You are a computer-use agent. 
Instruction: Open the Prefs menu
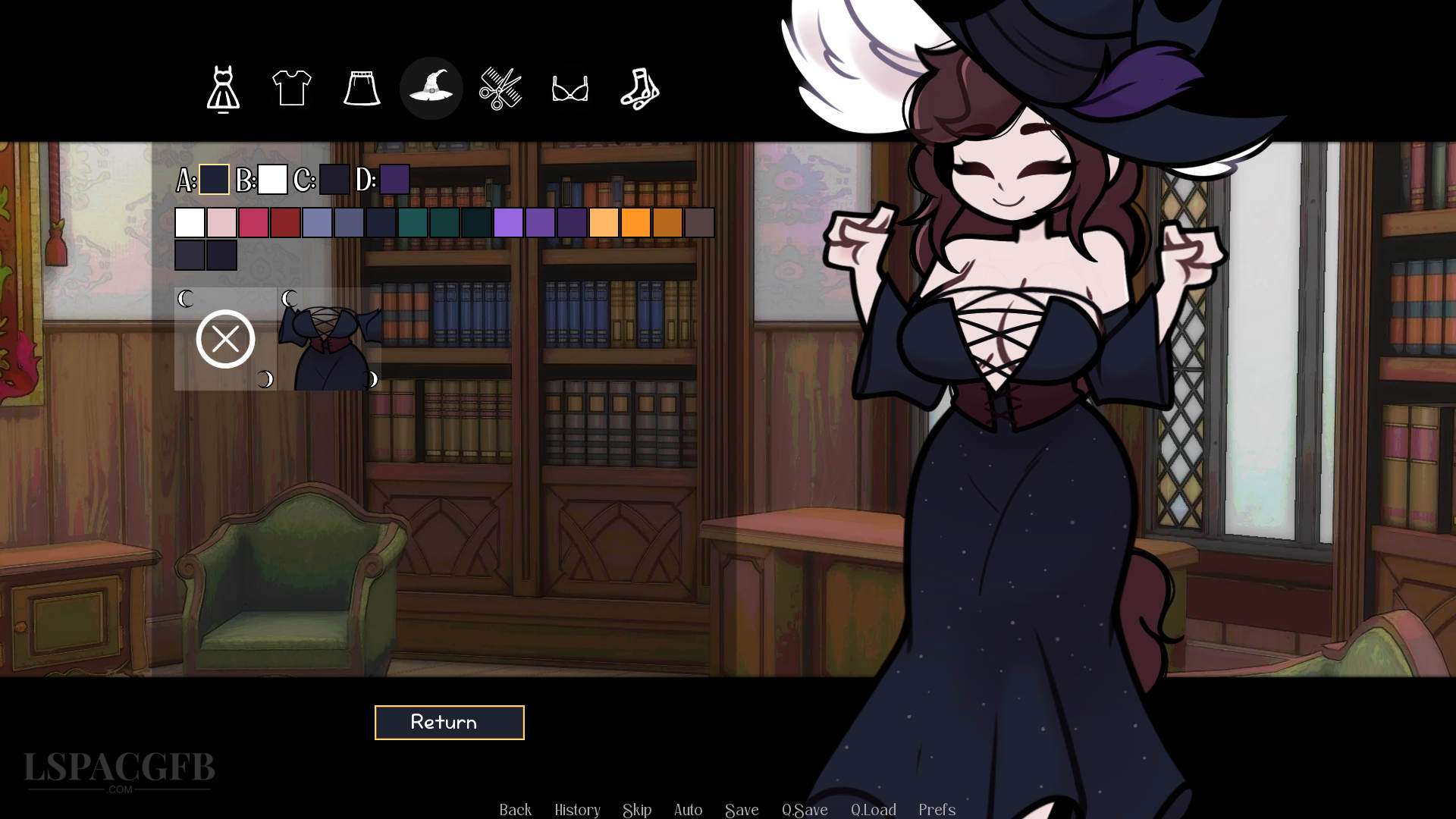pyautogui.click(x=937, y=810)
